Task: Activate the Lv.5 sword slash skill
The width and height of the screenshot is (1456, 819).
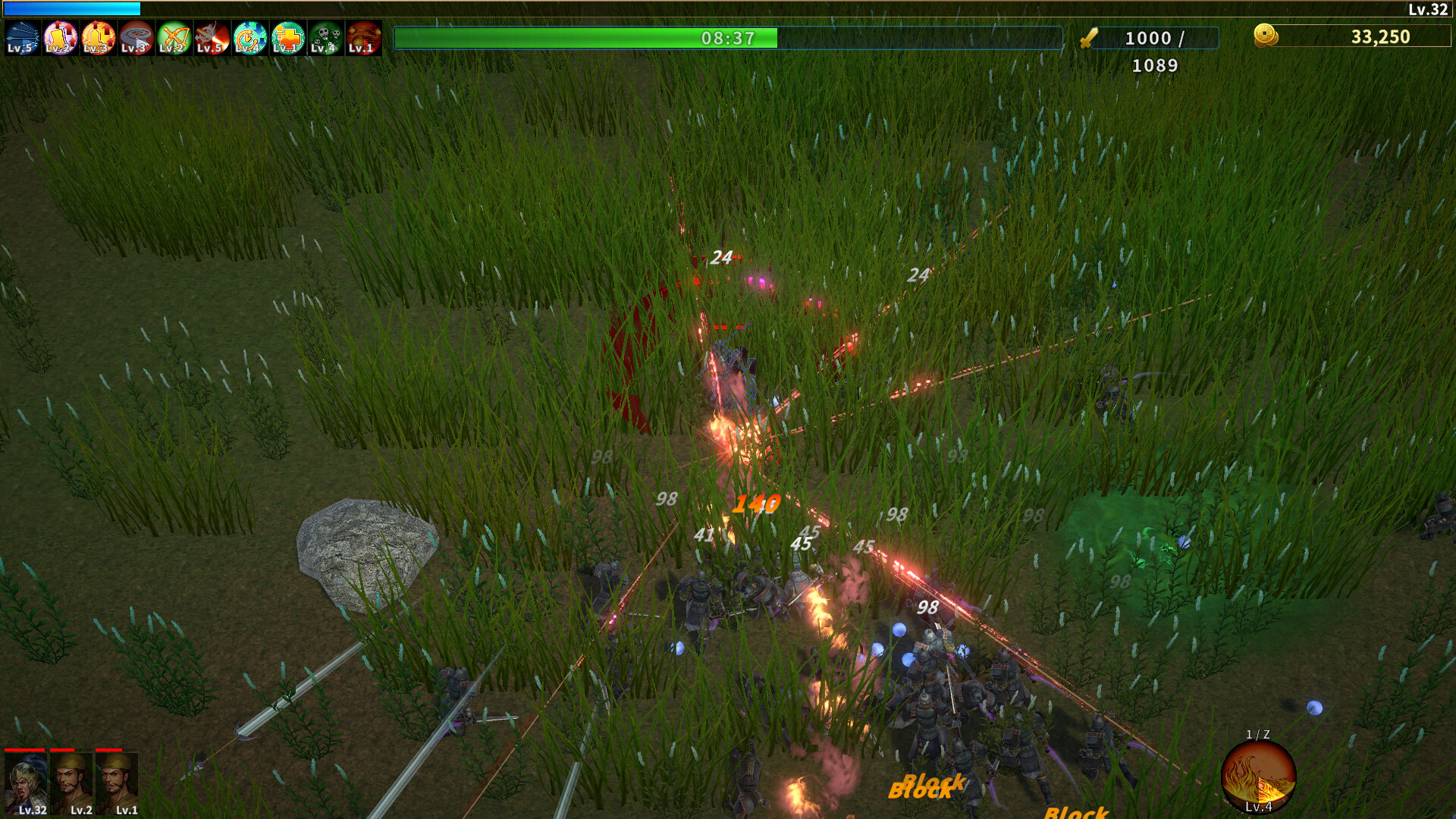Action: 213,36
